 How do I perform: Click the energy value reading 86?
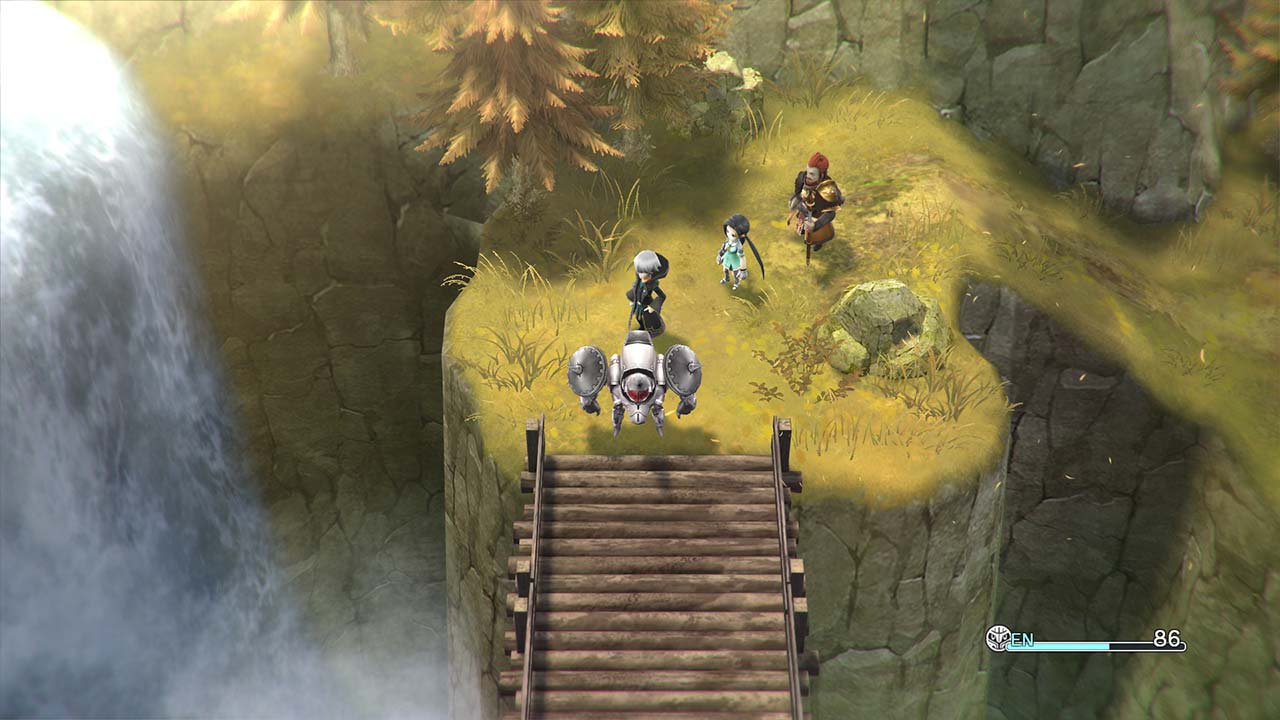1167,638
